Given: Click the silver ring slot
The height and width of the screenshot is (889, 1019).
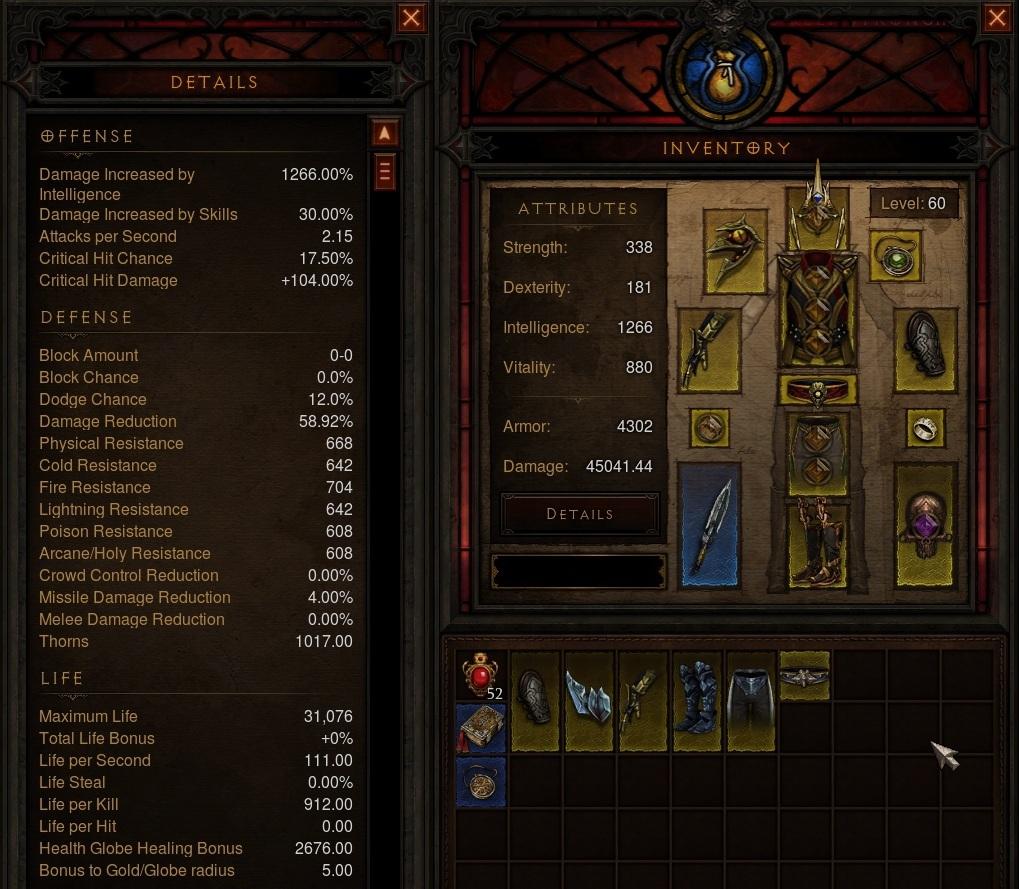Looking at the screenshot, I should click(925, 428).
